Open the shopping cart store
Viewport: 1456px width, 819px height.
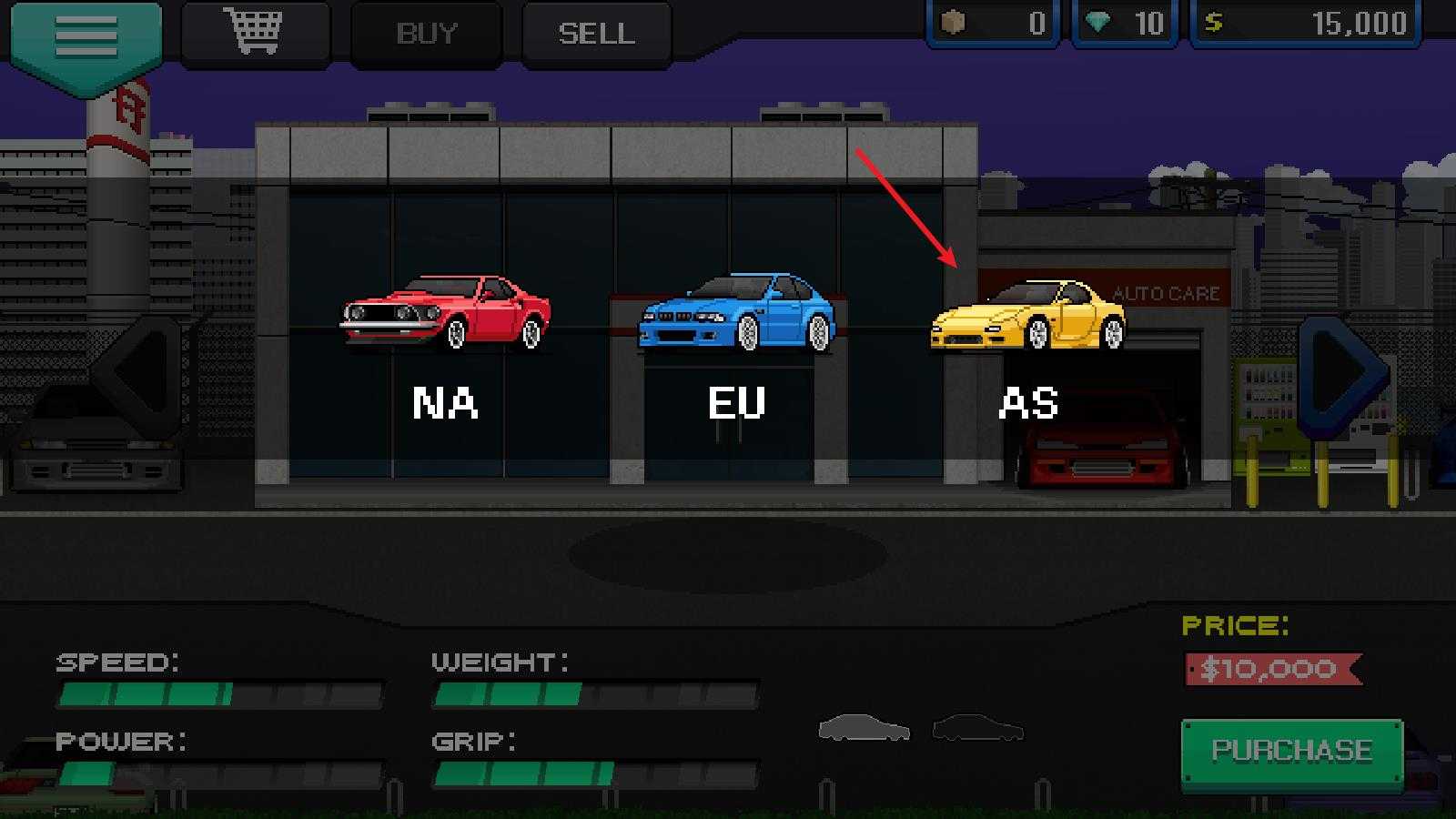click(253, 33)
